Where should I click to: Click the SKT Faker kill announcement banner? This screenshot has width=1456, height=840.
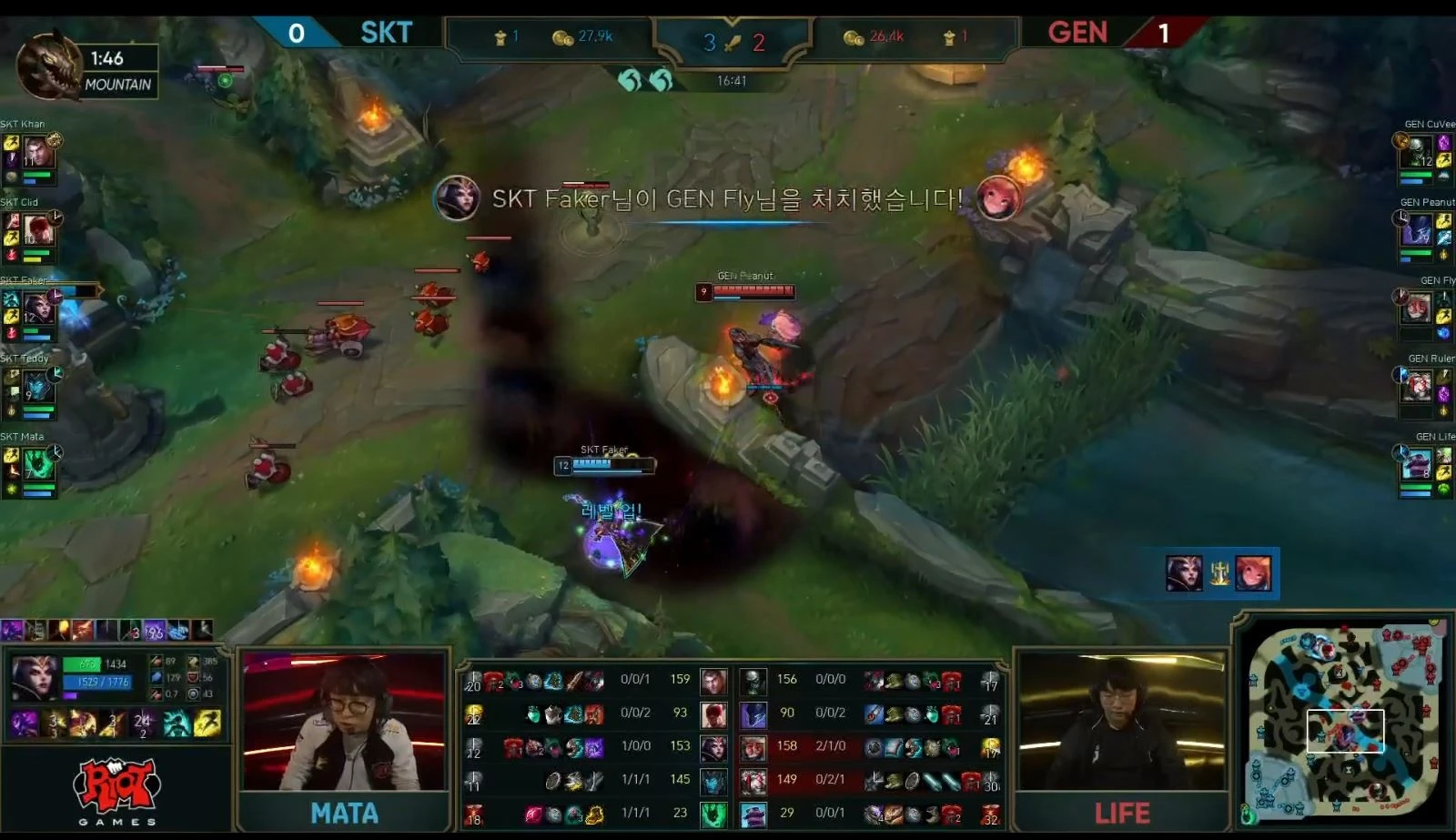(726, 197)
